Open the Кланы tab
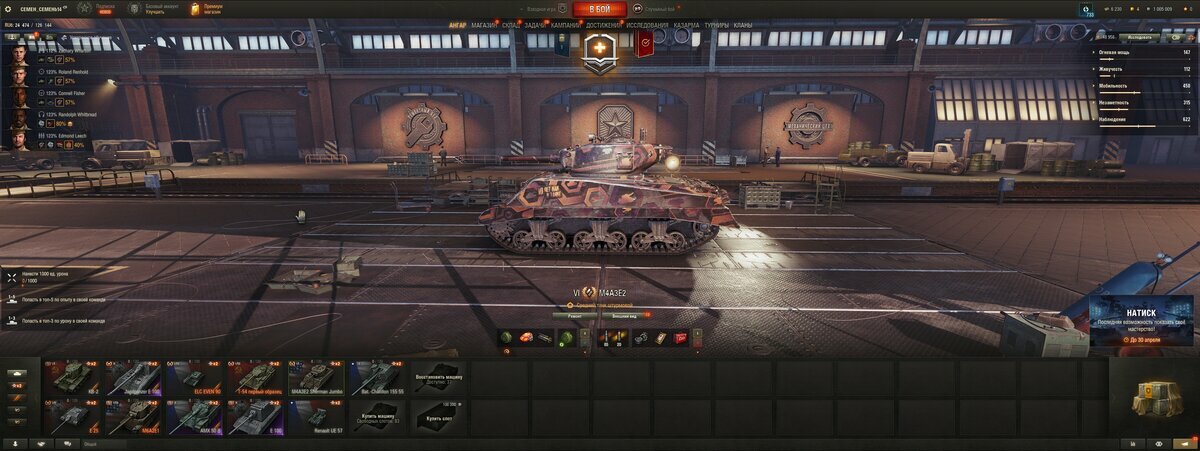The height and width of the screenshot is (451, 1200). click(743, 24)
